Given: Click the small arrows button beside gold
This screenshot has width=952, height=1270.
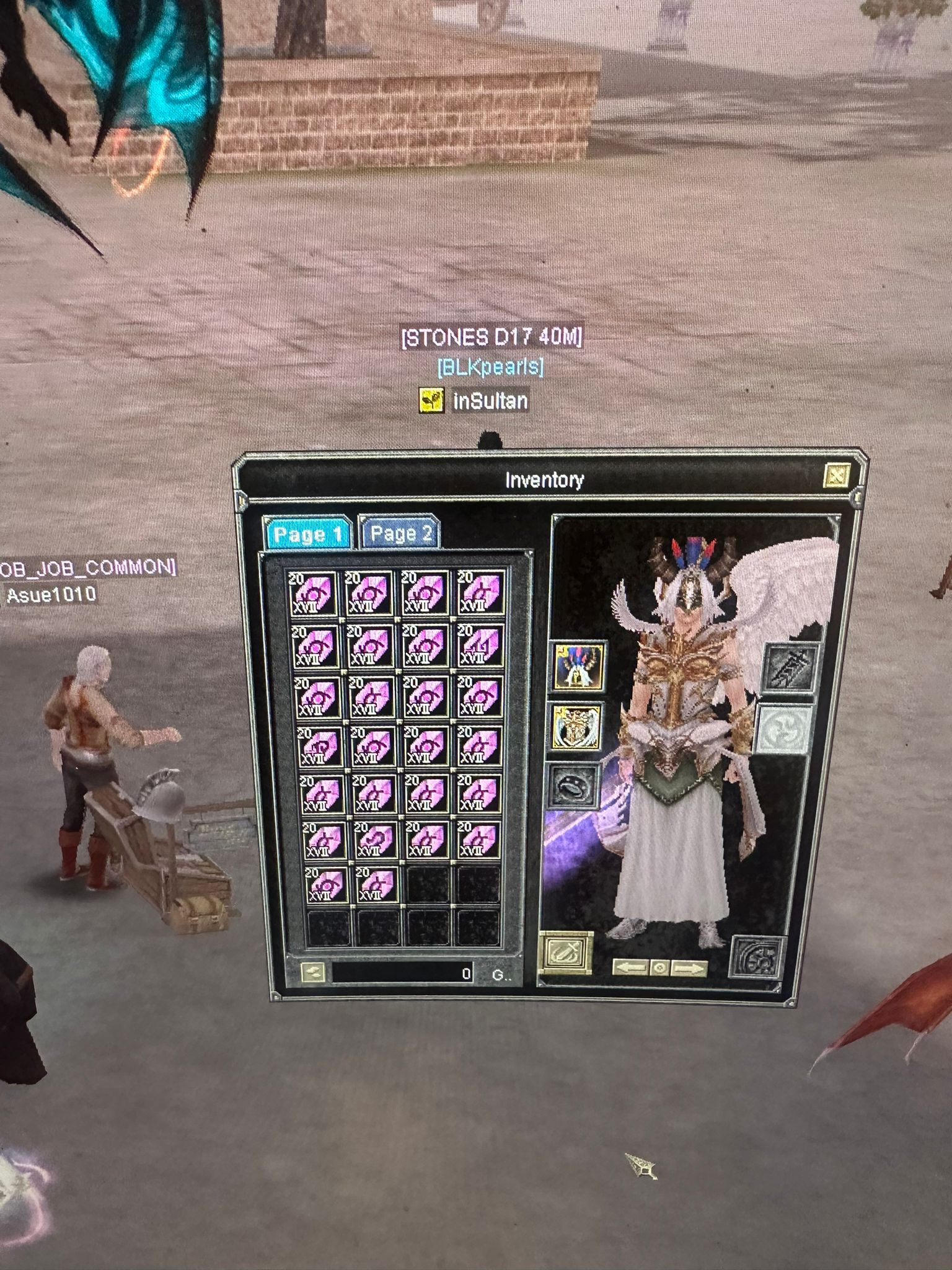Looking at the screenshot, I should [x=312, y=972].
